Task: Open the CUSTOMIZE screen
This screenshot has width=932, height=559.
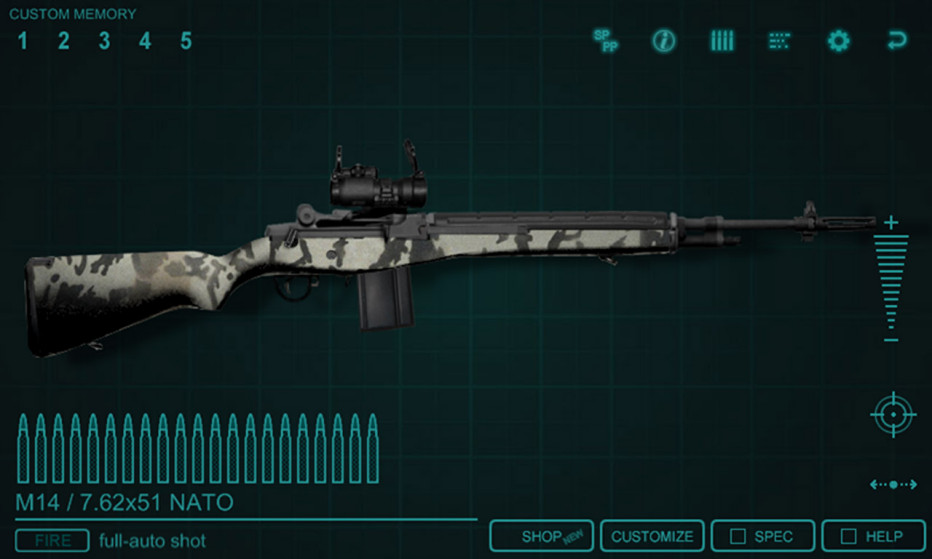Action: (x=652, y=537)
